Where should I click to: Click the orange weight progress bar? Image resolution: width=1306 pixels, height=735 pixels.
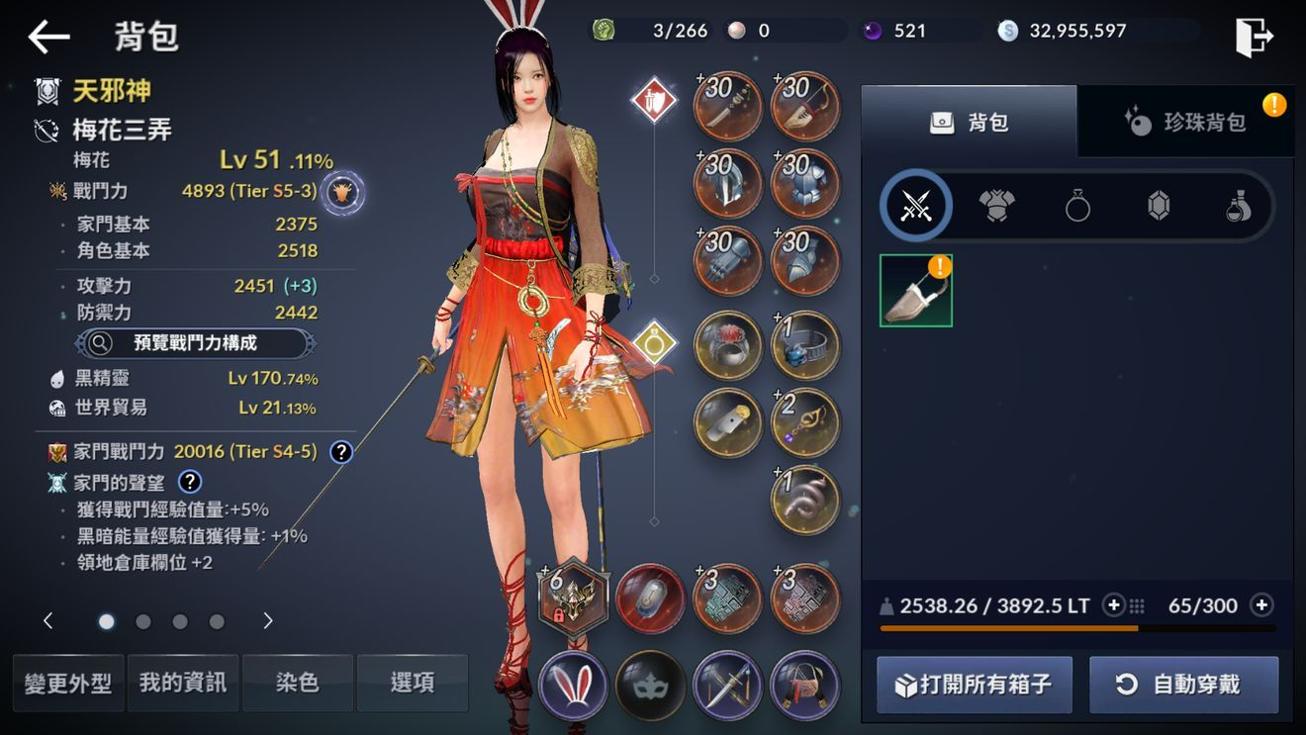tap(1008, 627)
